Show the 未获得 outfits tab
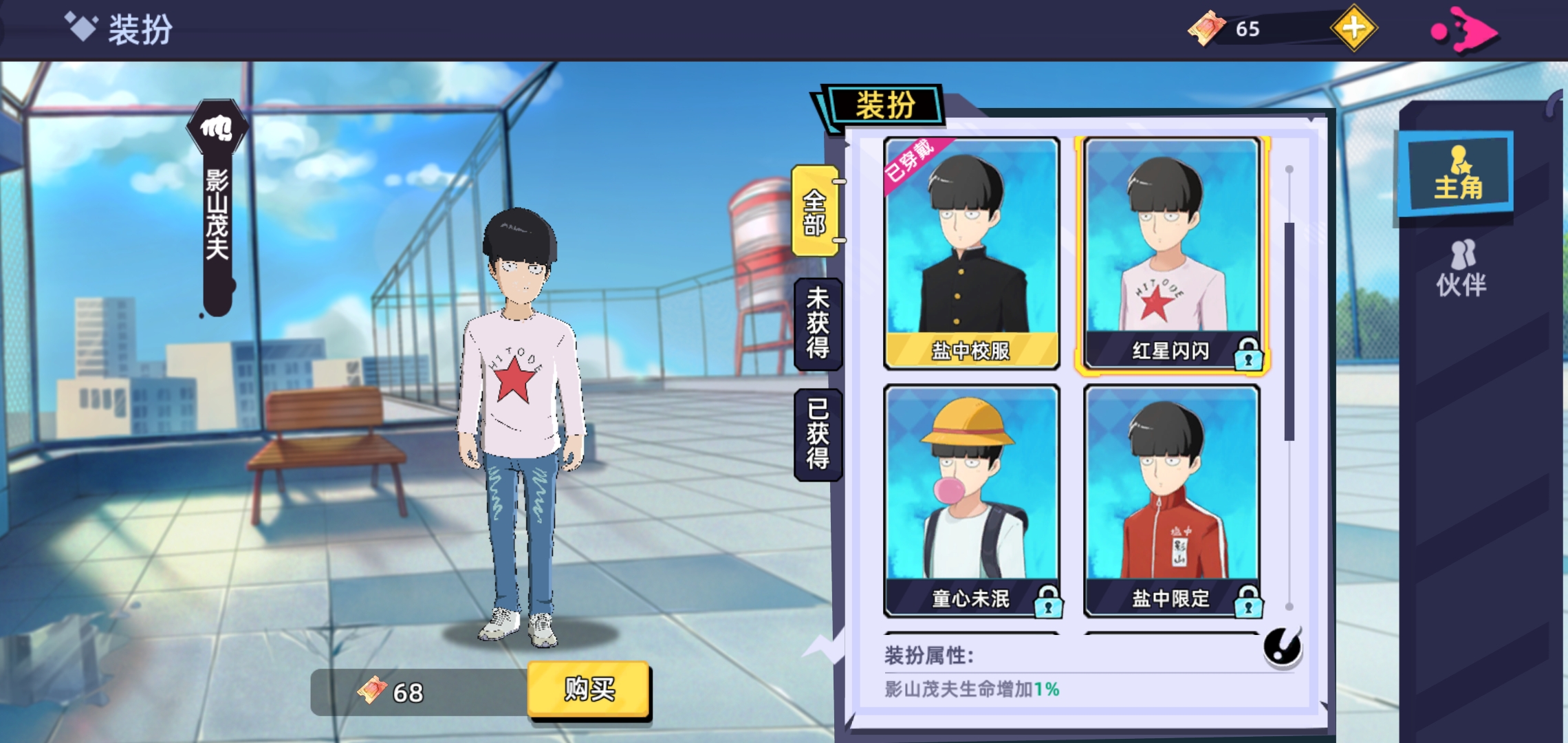The width and height of the screenshot is (1568, 743). pyautogui.click(x=818, y=323)
